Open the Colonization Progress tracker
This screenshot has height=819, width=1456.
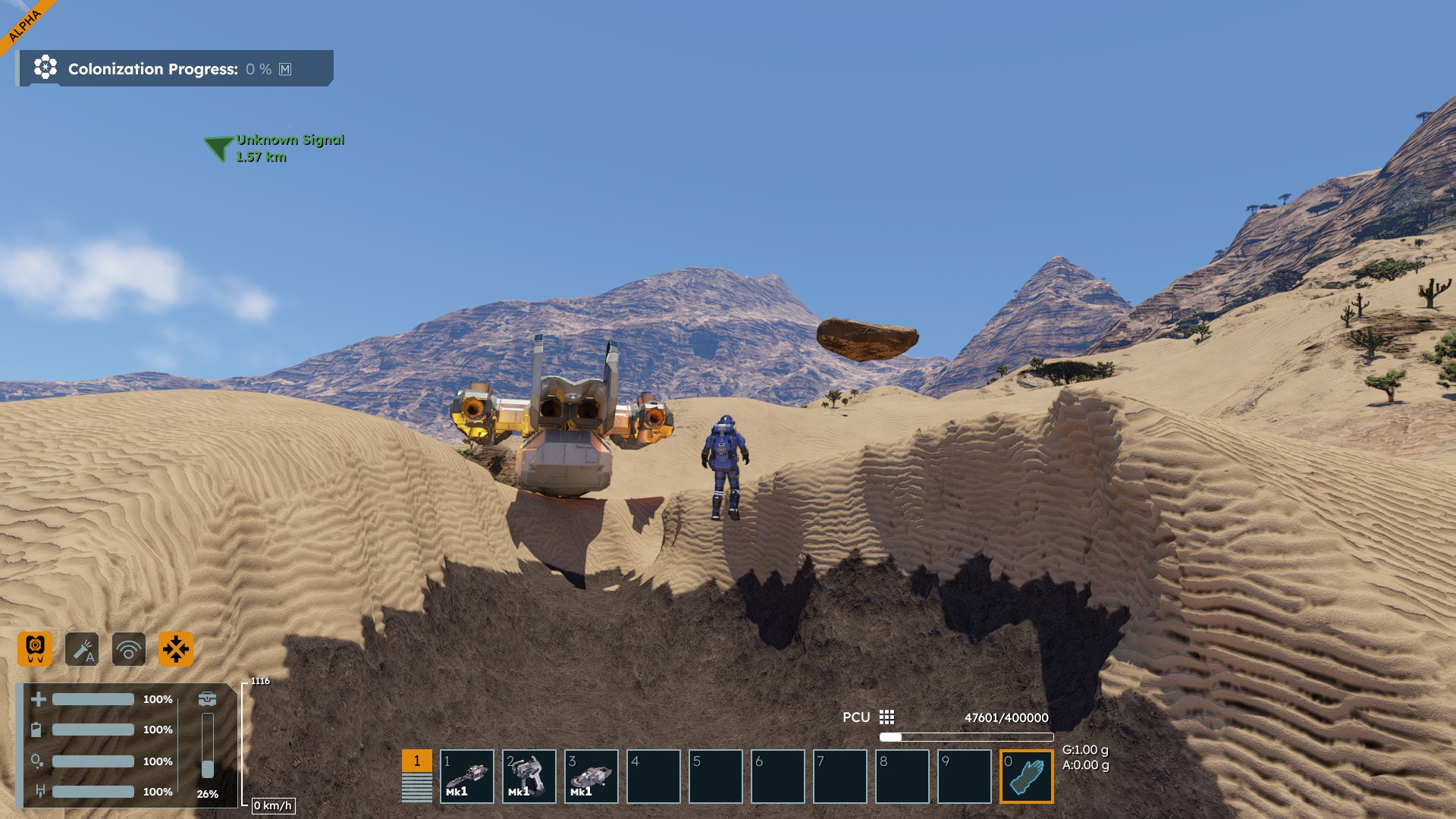tap(174, 69)
